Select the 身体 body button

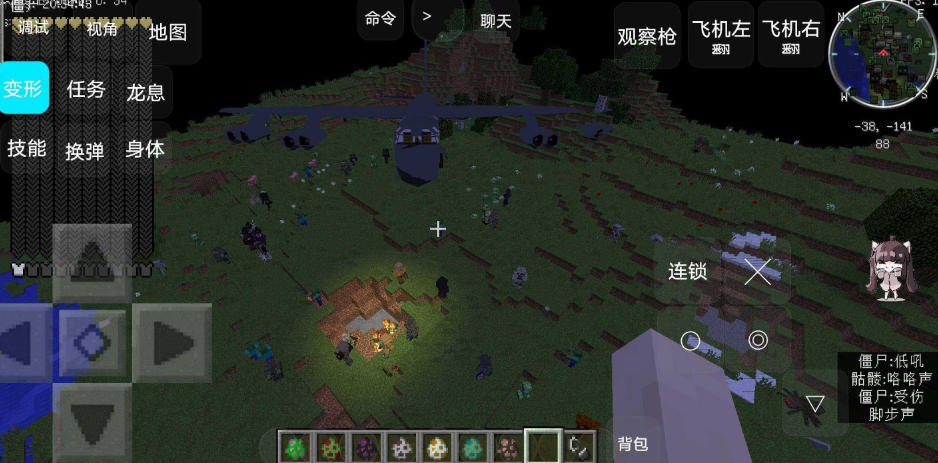tap(145, 149)
